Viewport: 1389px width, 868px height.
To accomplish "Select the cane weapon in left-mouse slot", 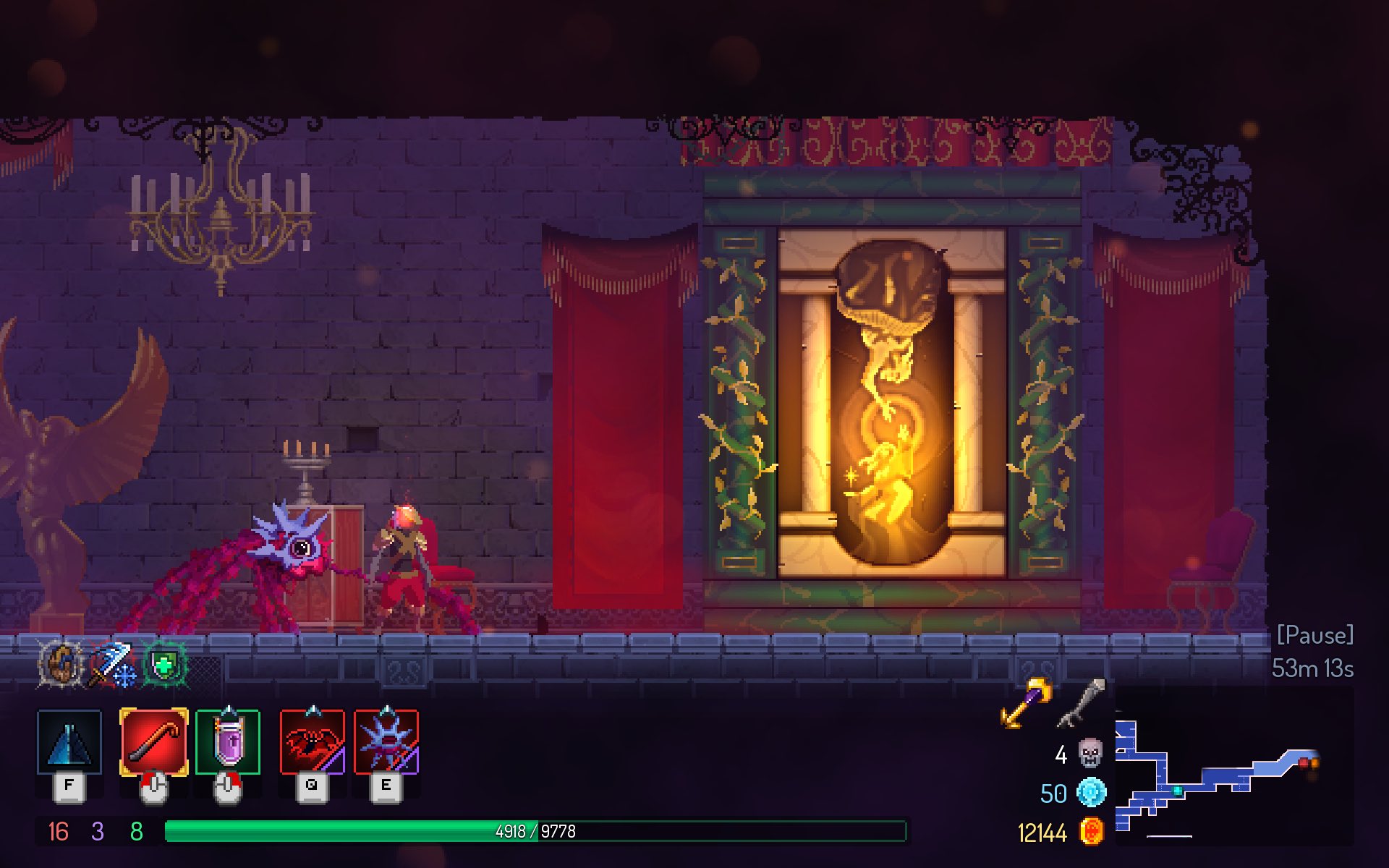I will [154, 739].
